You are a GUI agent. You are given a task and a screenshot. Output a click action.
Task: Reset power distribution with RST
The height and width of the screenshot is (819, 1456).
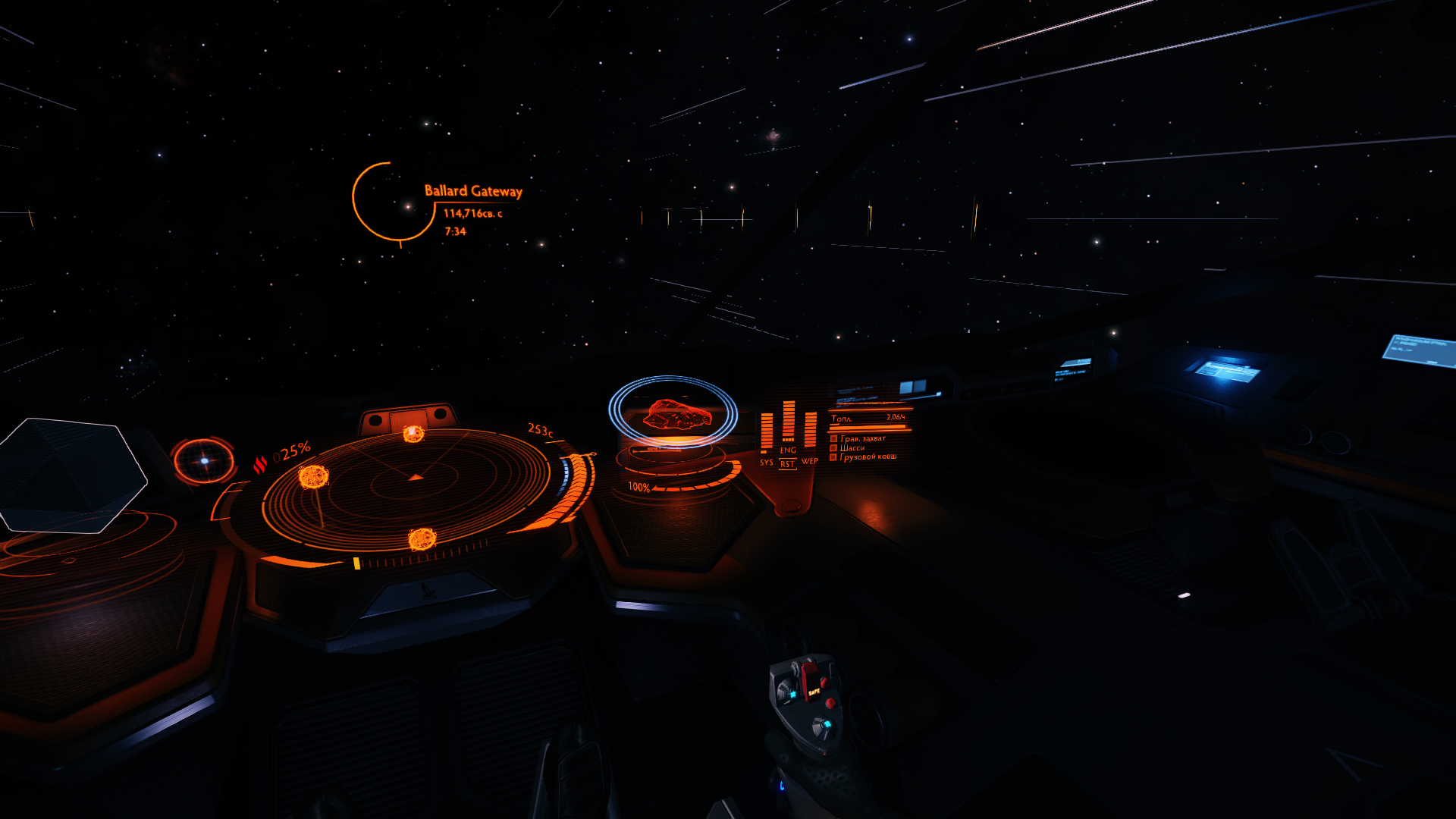787,464
